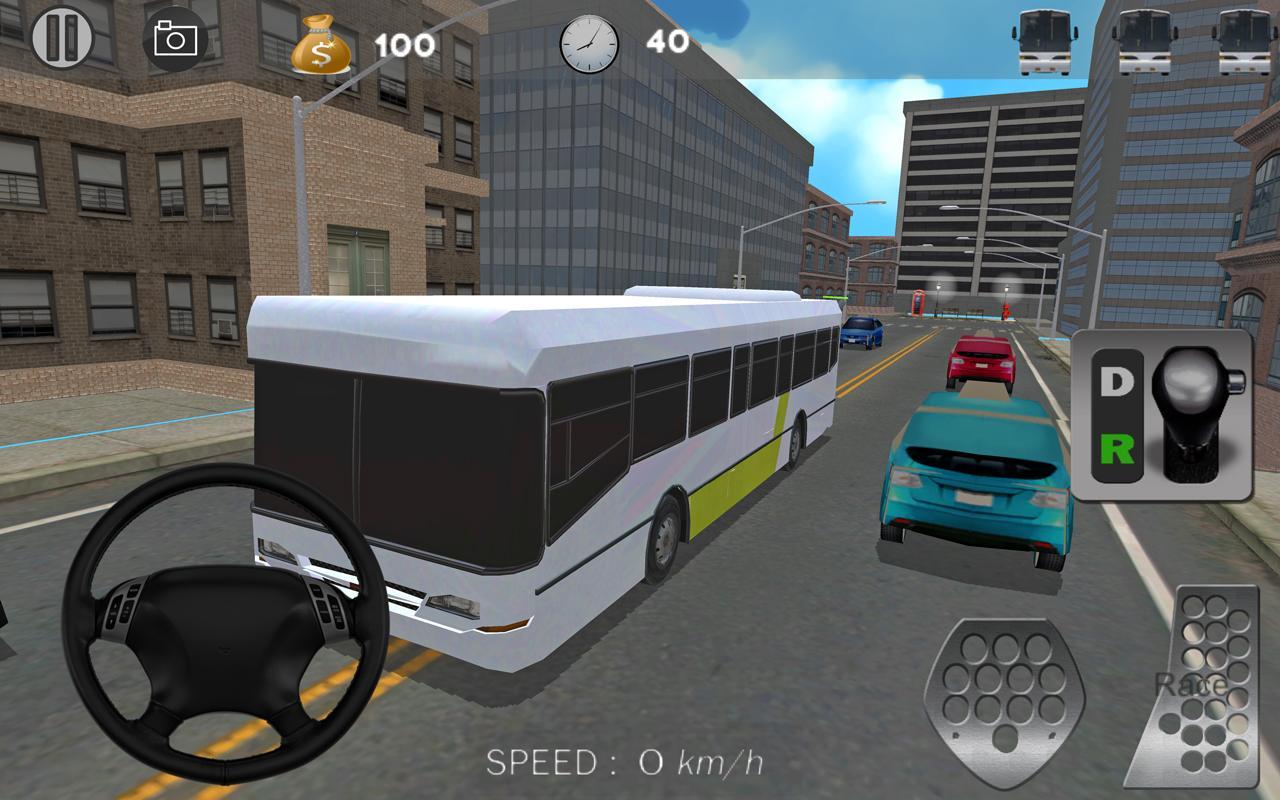This screenshot has height=800, width=1280.
Task: Click the clock timer icon
Action: 587,42
